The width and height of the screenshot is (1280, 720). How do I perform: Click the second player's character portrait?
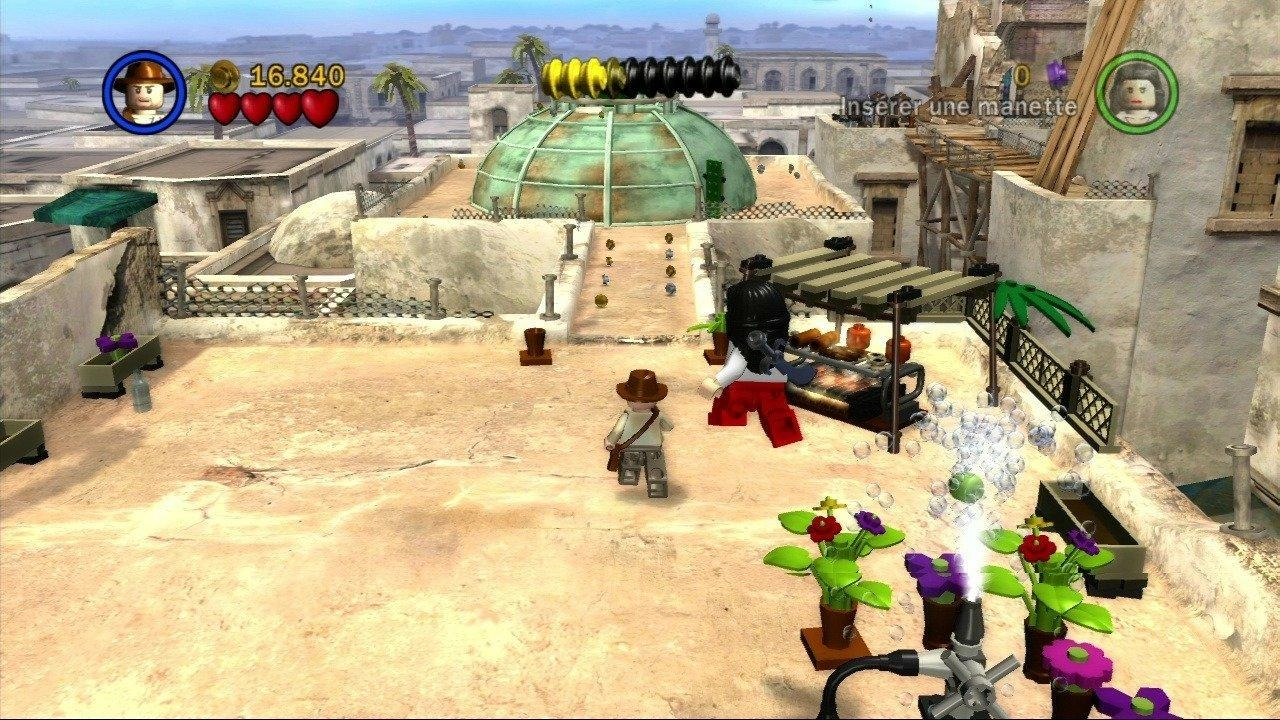(x=1136, y=92)
